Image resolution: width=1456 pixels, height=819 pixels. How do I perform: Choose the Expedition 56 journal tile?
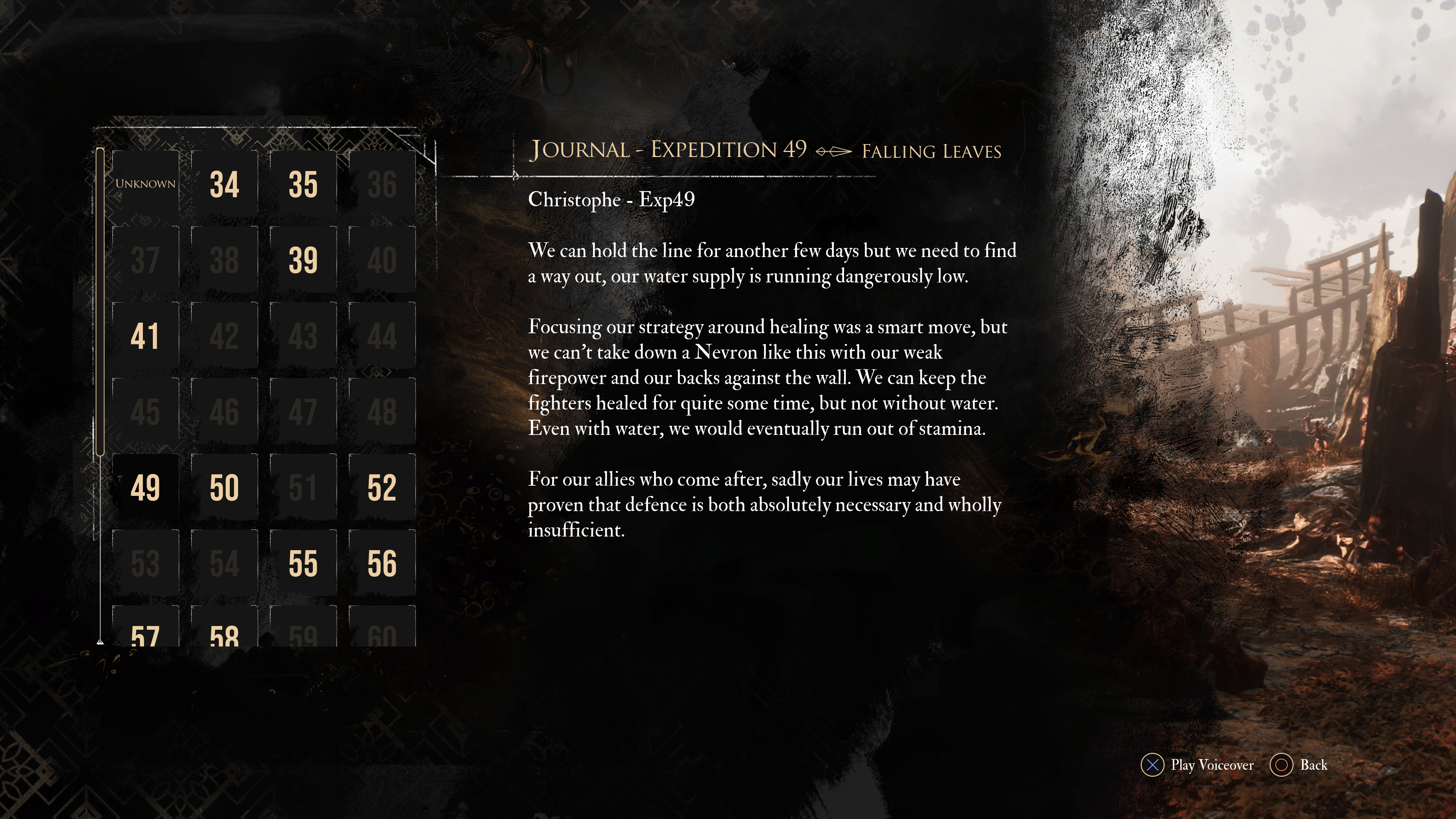(382, 563)
